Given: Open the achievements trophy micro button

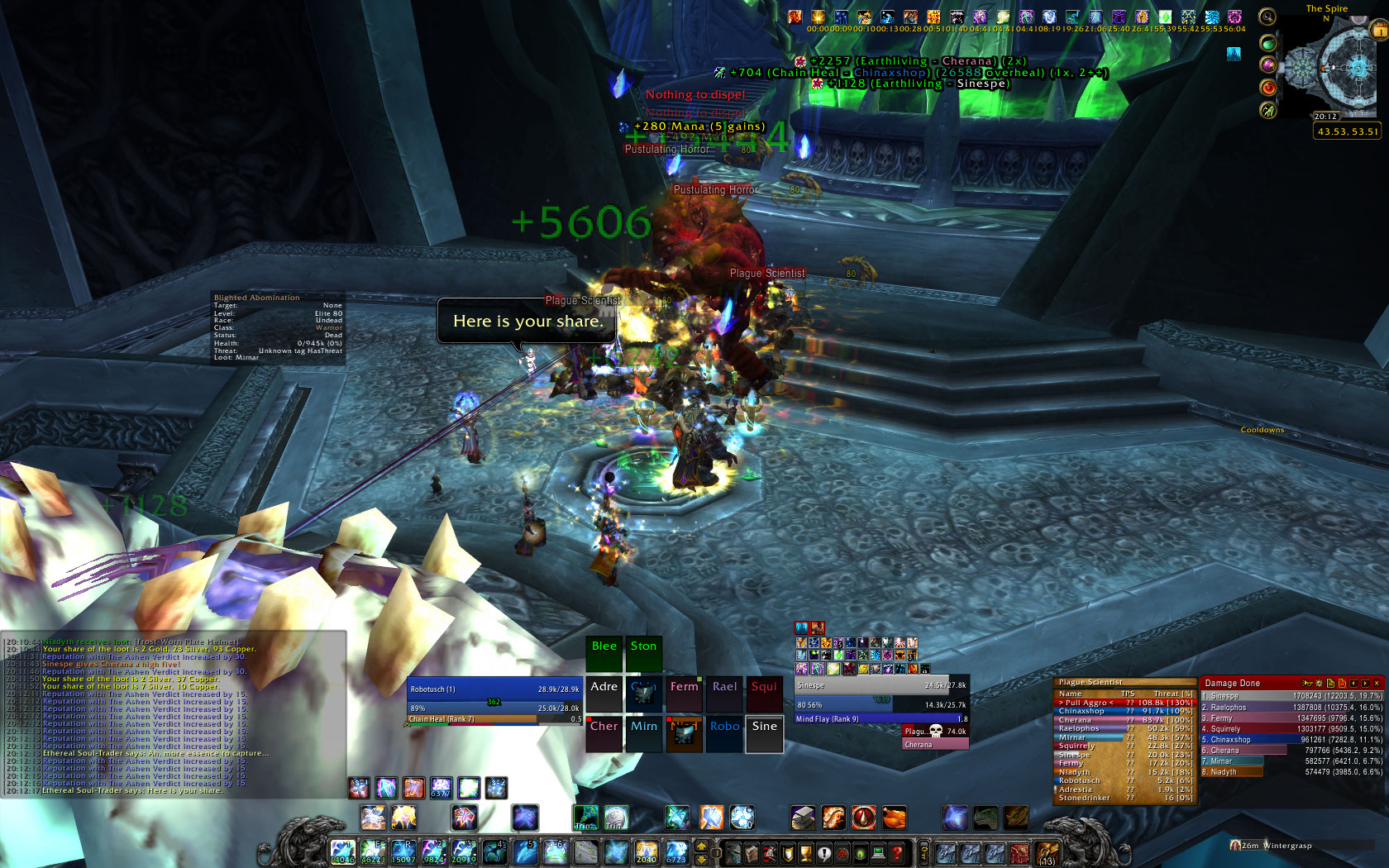Looking at the screenshot, I should pyautogui.click(x=805, y=853).
